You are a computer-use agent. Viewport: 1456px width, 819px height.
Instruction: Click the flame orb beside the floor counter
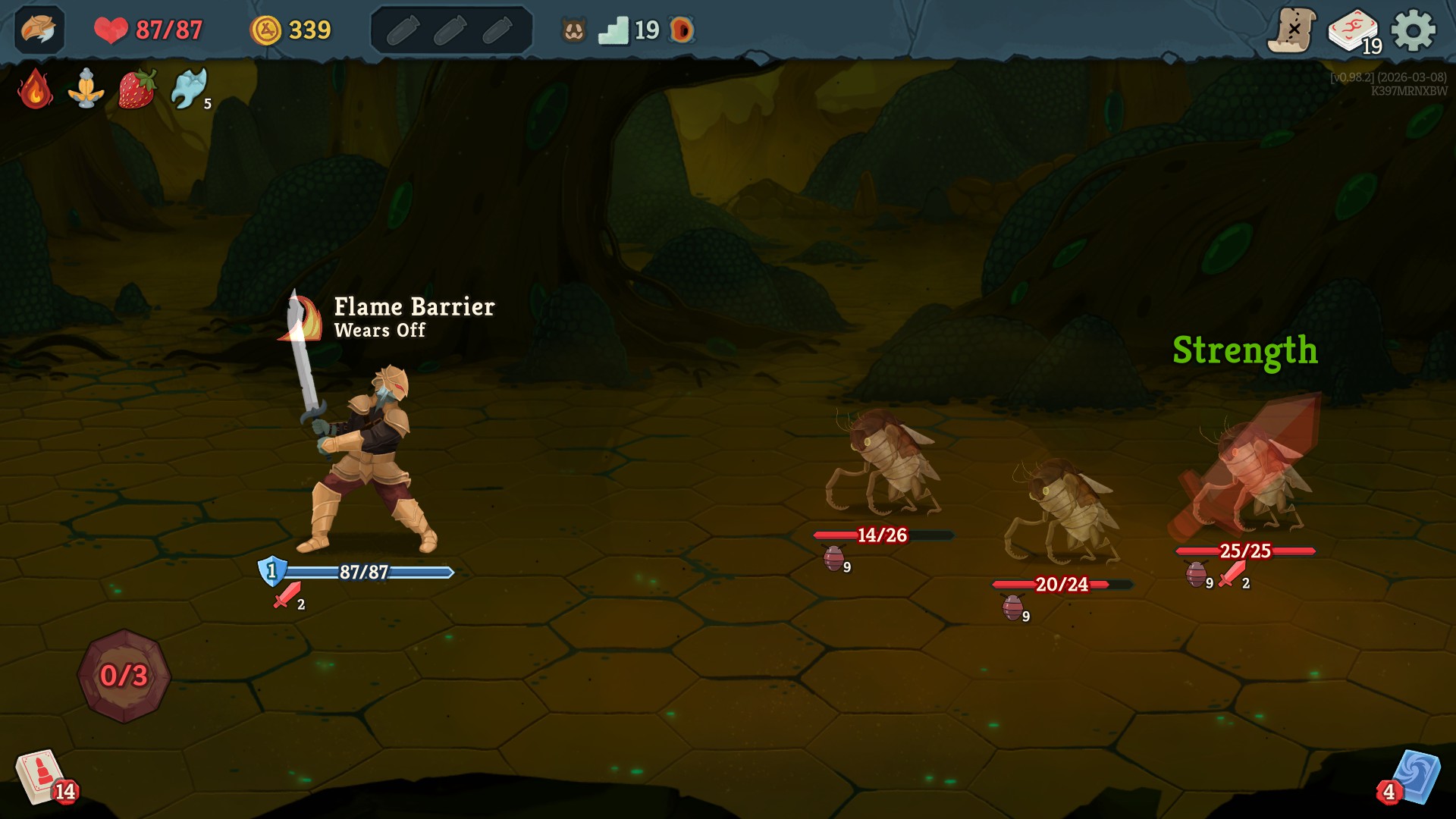pyautogui.click(x=681, y=30)
